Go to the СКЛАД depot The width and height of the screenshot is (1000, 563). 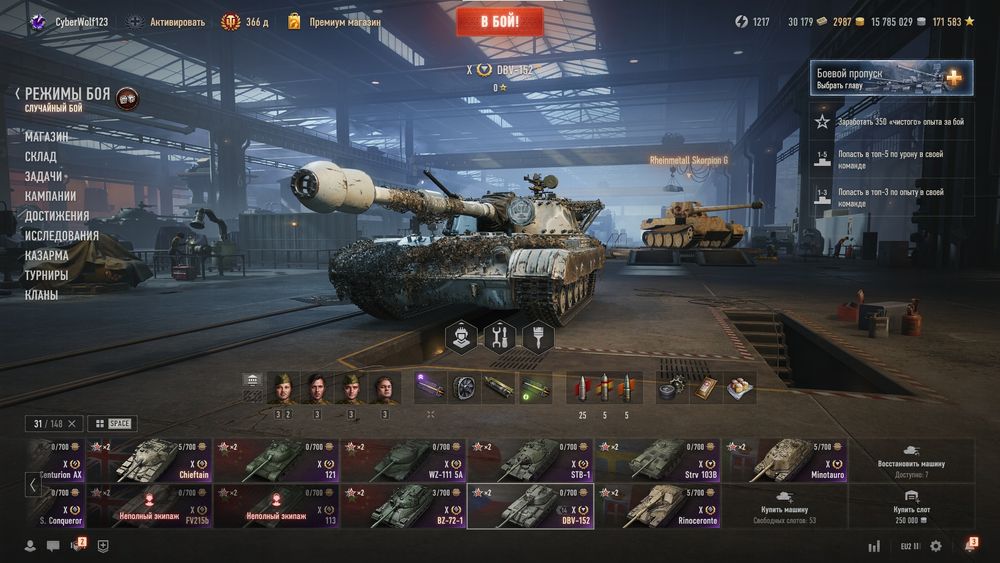[x=41, y=157]
